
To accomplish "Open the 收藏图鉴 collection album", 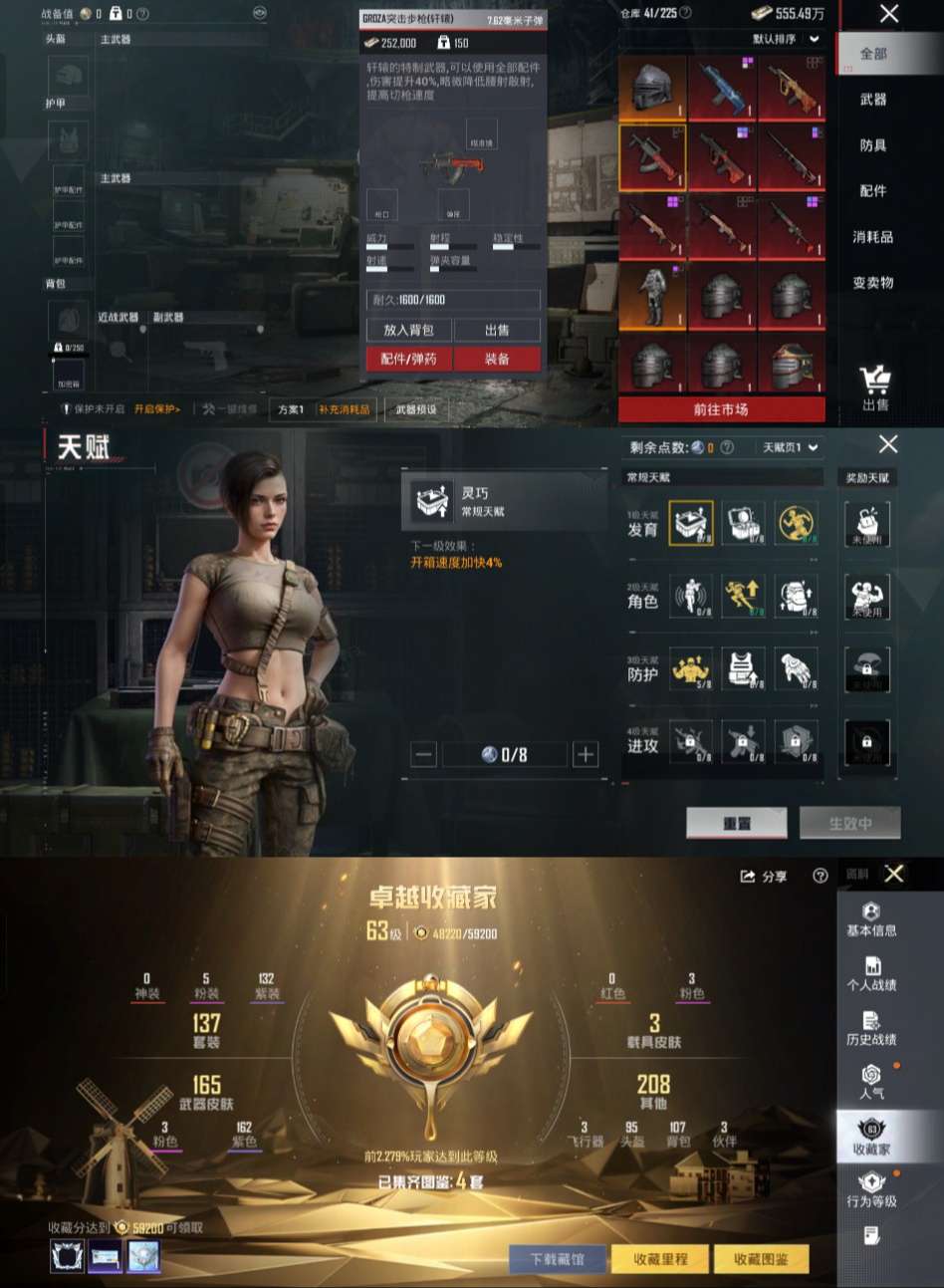I will (x=760, y=1259).
